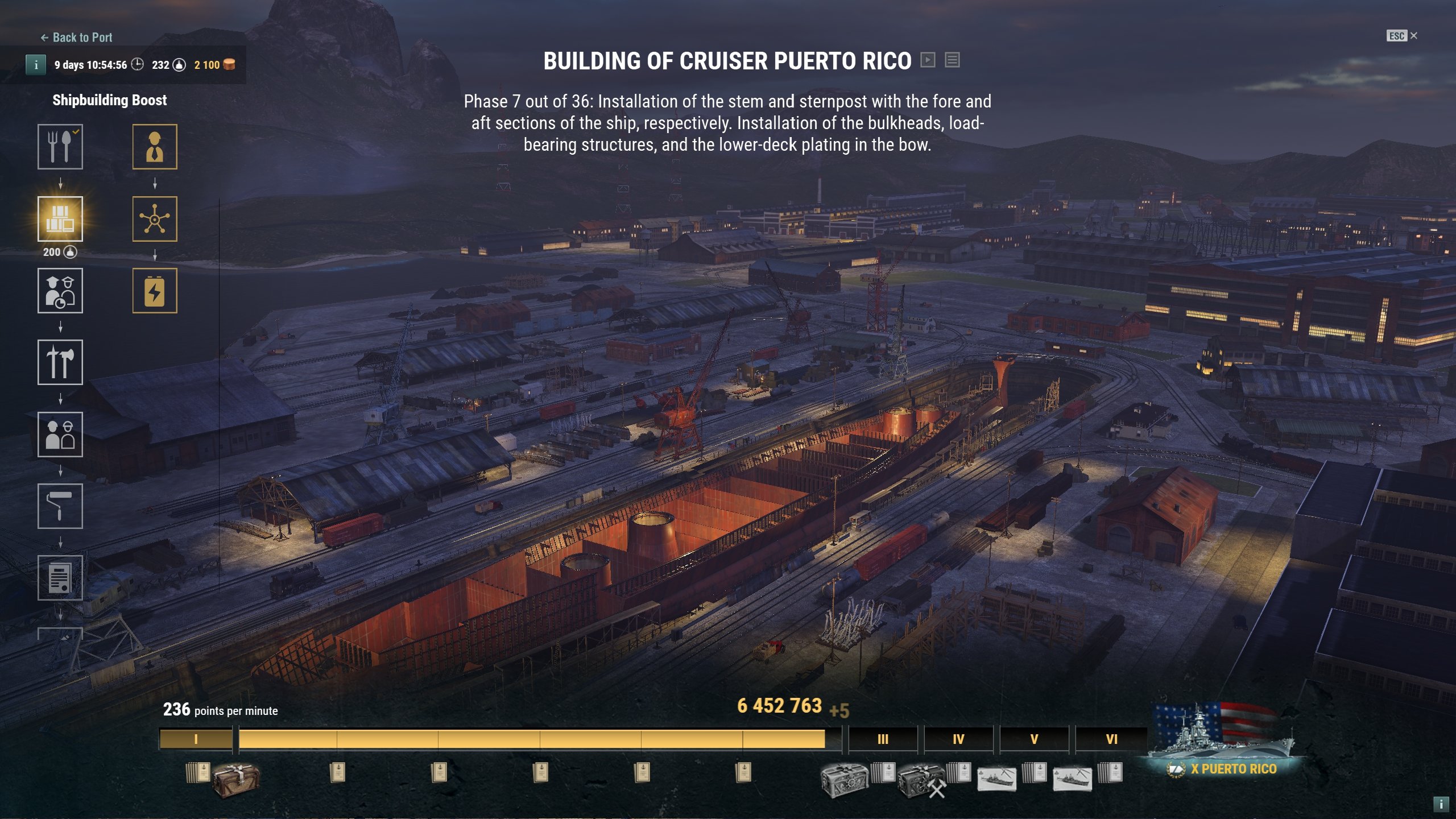Pick the paint roller boost

click(60, 506)
